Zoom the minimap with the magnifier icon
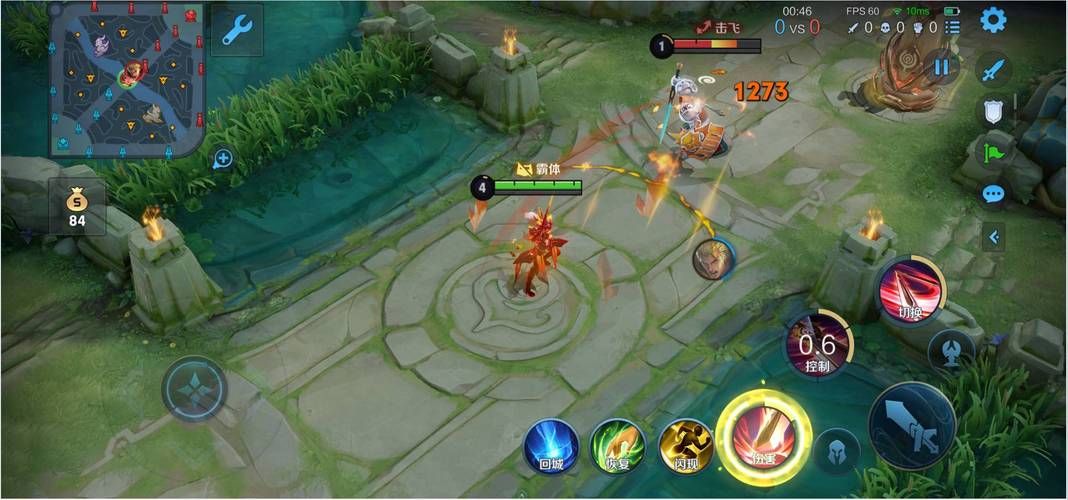The image size is (1068, 500). pyautogui.click(x=222, y=158)
